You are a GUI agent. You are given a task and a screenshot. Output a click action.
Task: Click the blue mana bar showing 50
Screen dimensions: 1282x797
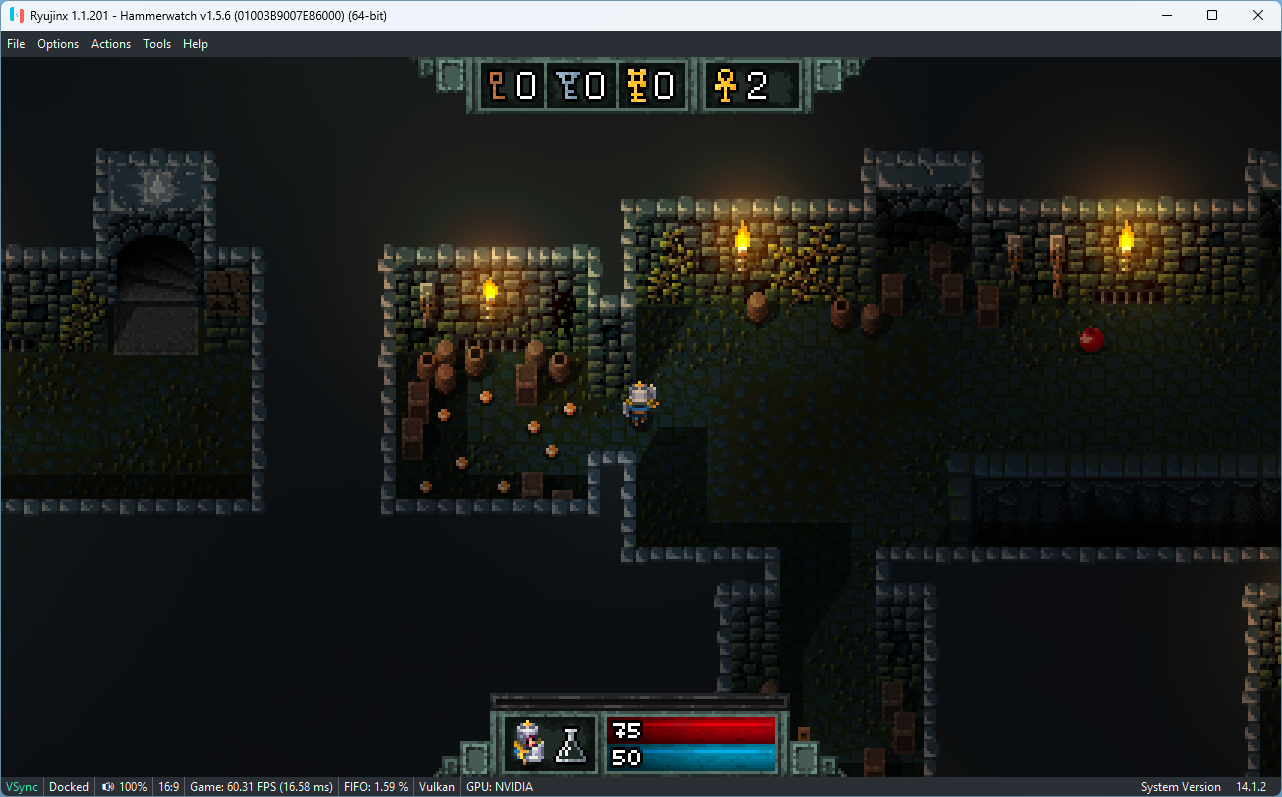click(x=690, y=758)
